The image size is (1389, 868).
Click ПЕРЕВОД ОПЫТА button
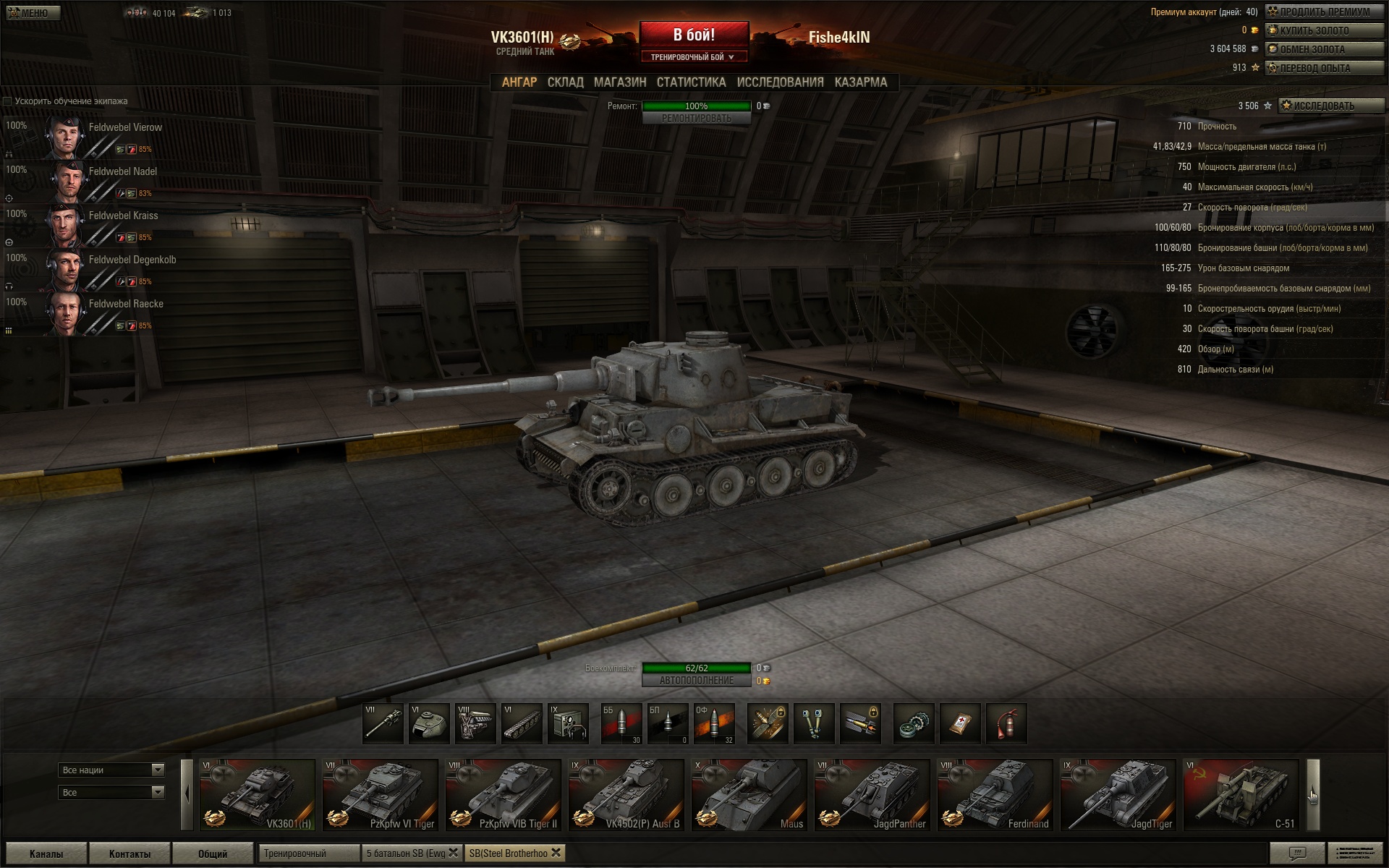point(1324,68)
